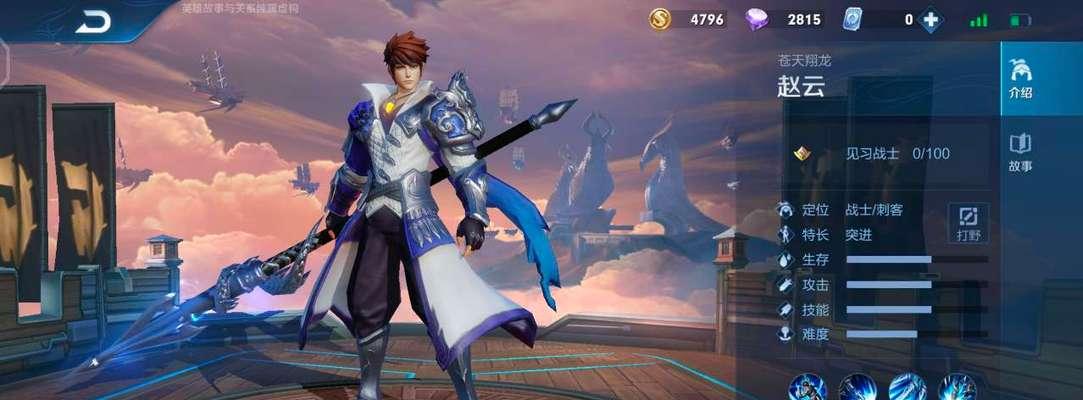1083x400 pixels.
Task: Click the 打野 jungle role button
Action: click(968, 222)
